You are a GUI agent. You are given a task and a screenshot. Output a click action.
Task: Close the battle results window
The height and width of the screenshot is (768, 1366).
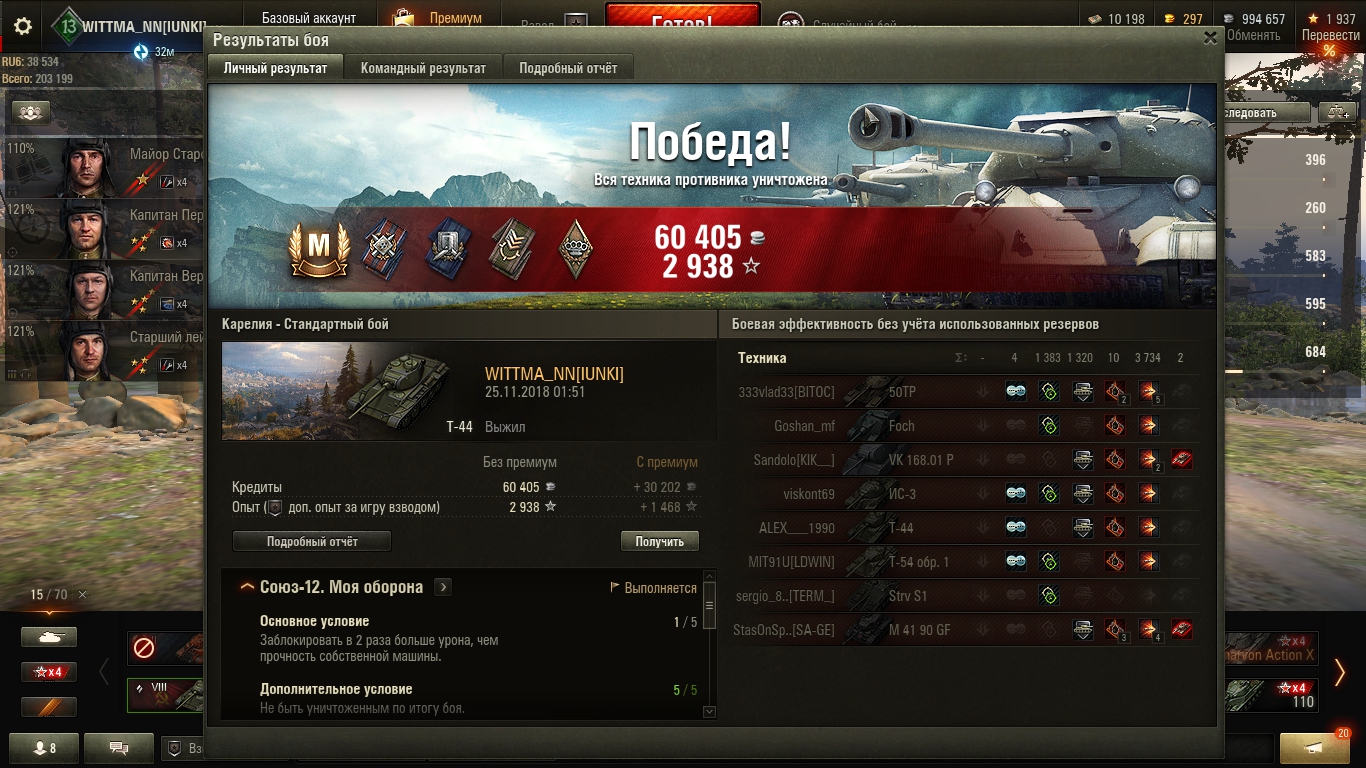pos(1210,39)
